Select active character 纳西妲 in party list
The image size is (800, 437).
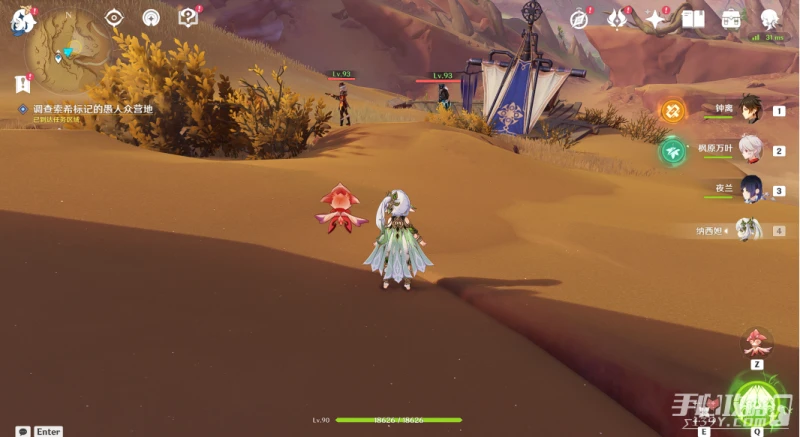point(750,229)
